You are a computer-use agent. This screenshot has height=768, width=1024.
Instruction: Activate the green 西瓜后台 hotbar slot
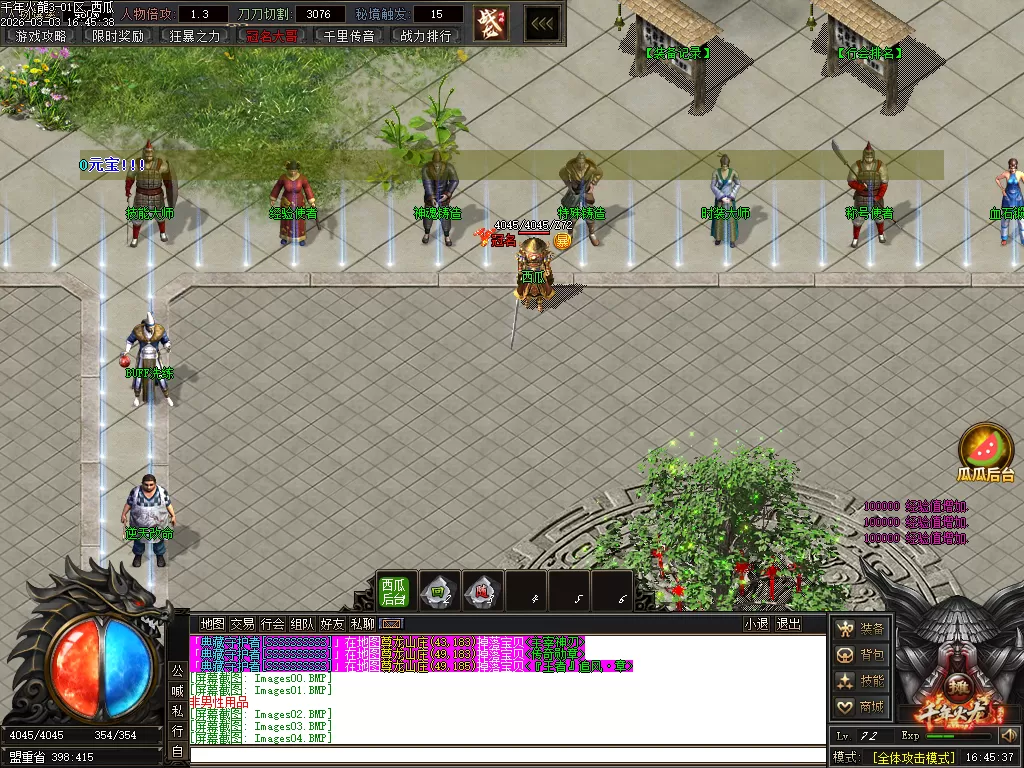(393, 591)
